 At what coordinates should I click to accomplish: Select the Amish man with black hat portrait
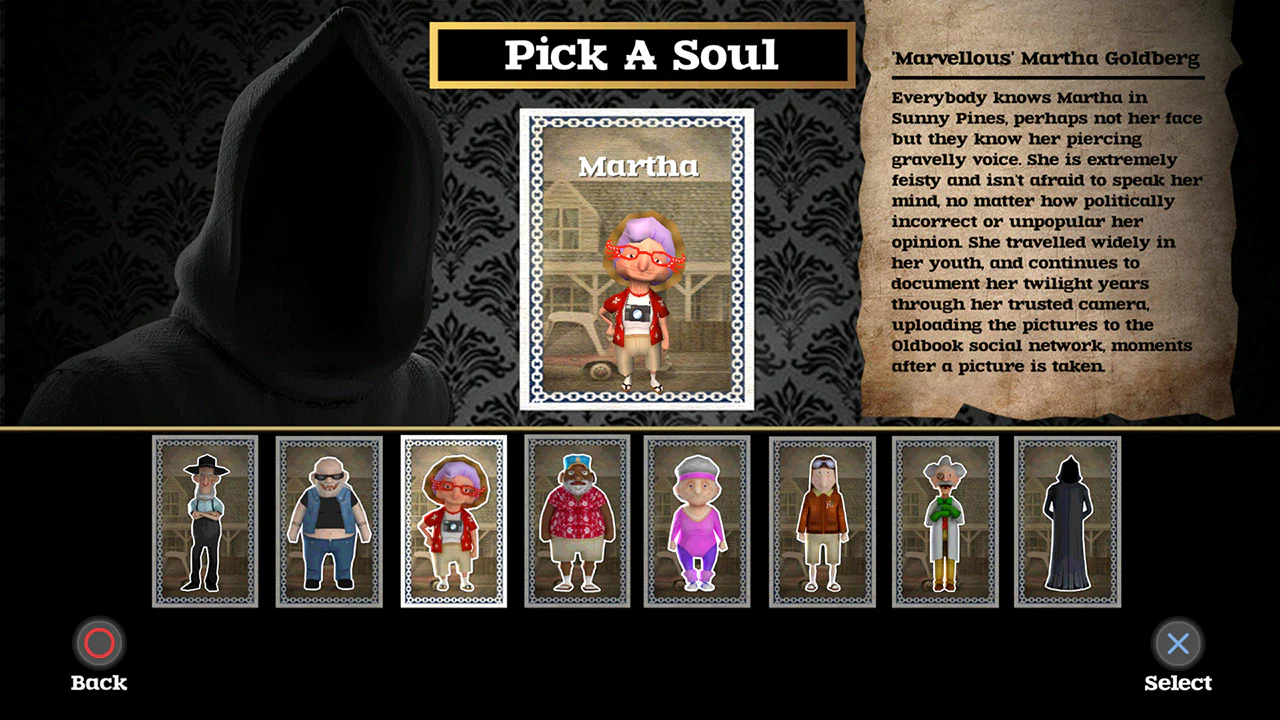pyautogui.click(x=205, y=521)
